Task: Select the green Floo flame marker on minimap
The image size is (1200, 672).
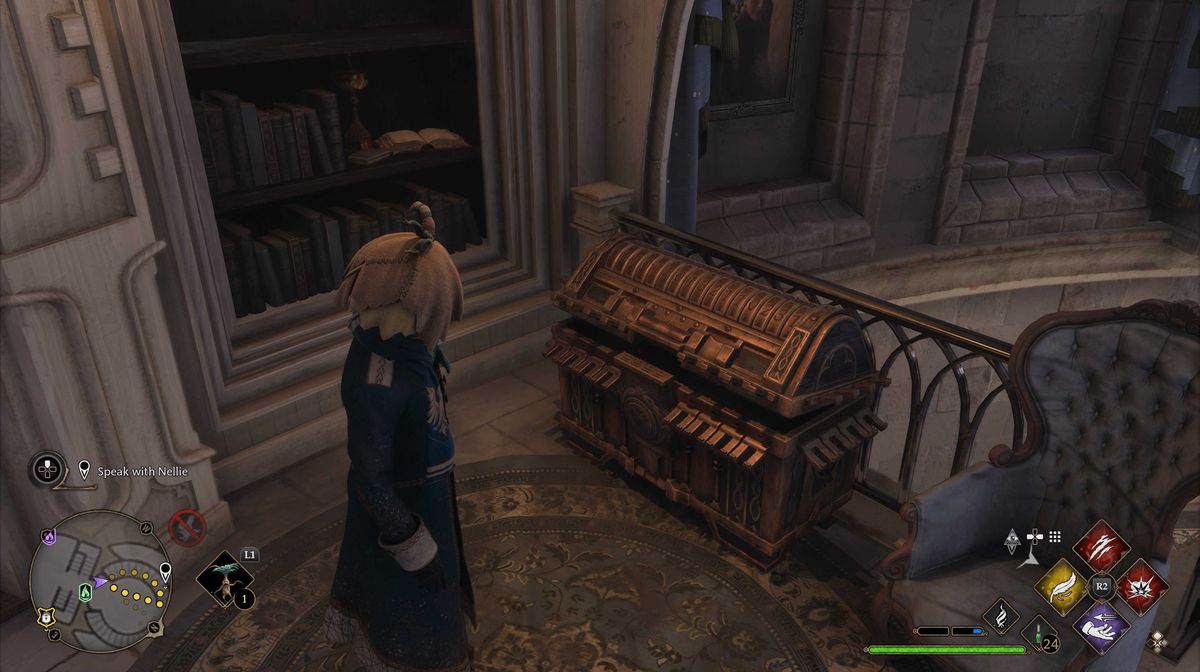Action: click(86, 593)
